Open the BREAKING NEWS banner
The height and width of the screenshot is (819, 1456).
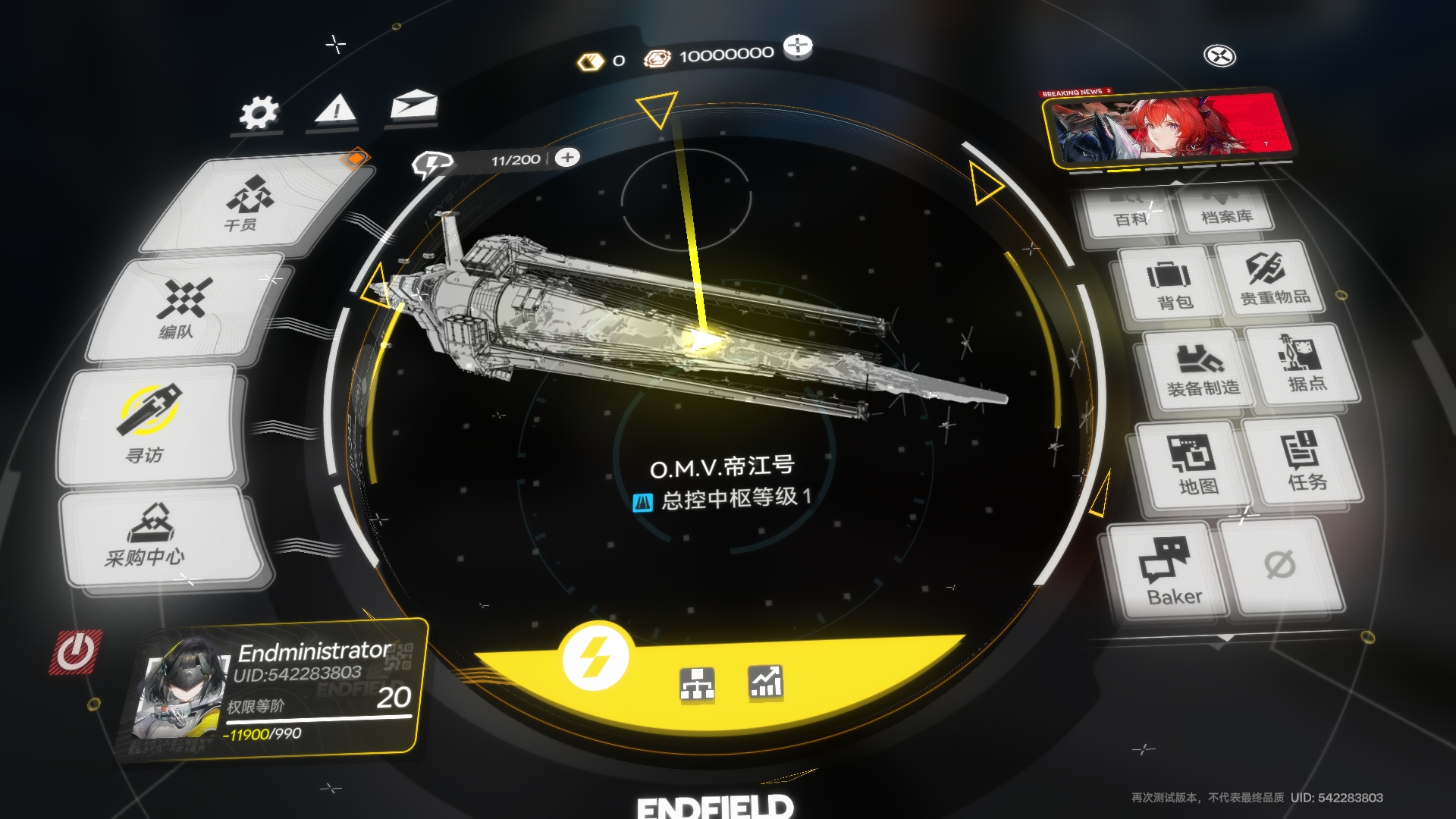tap(1166, 125)
